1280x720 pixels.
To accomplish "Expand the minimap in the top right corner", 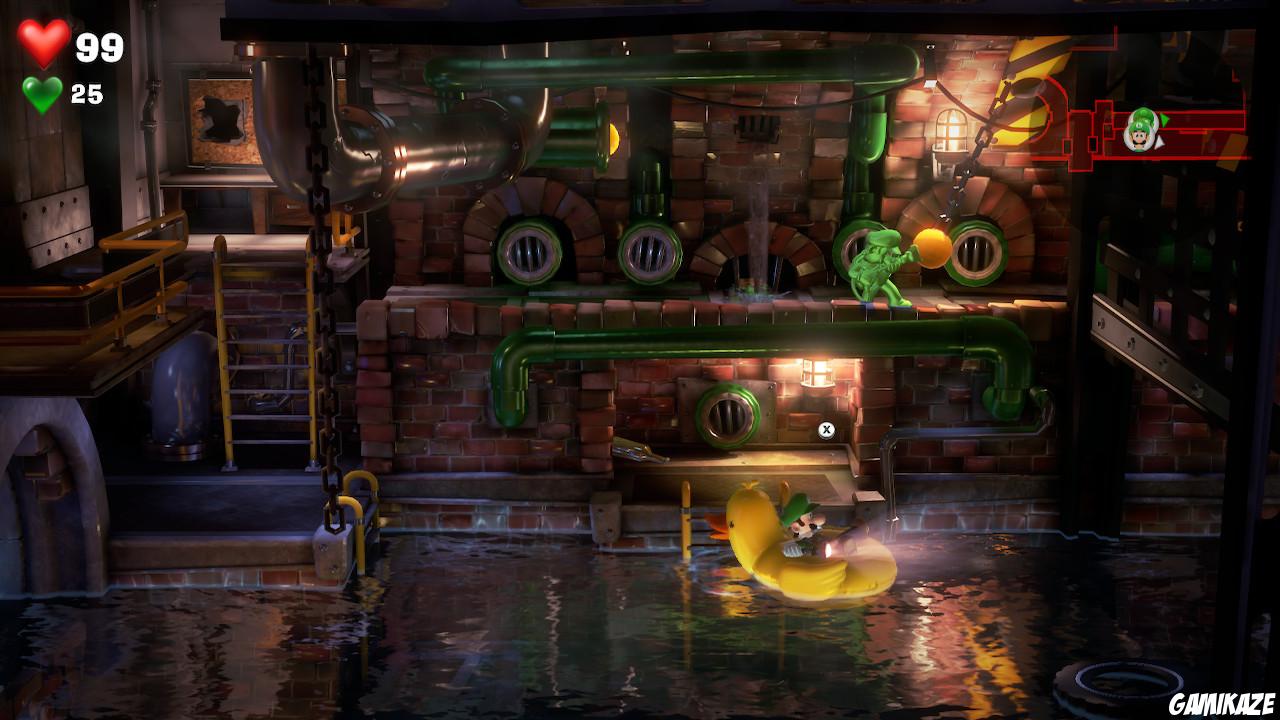I will pyautogui.click(x=1150, y=130).
